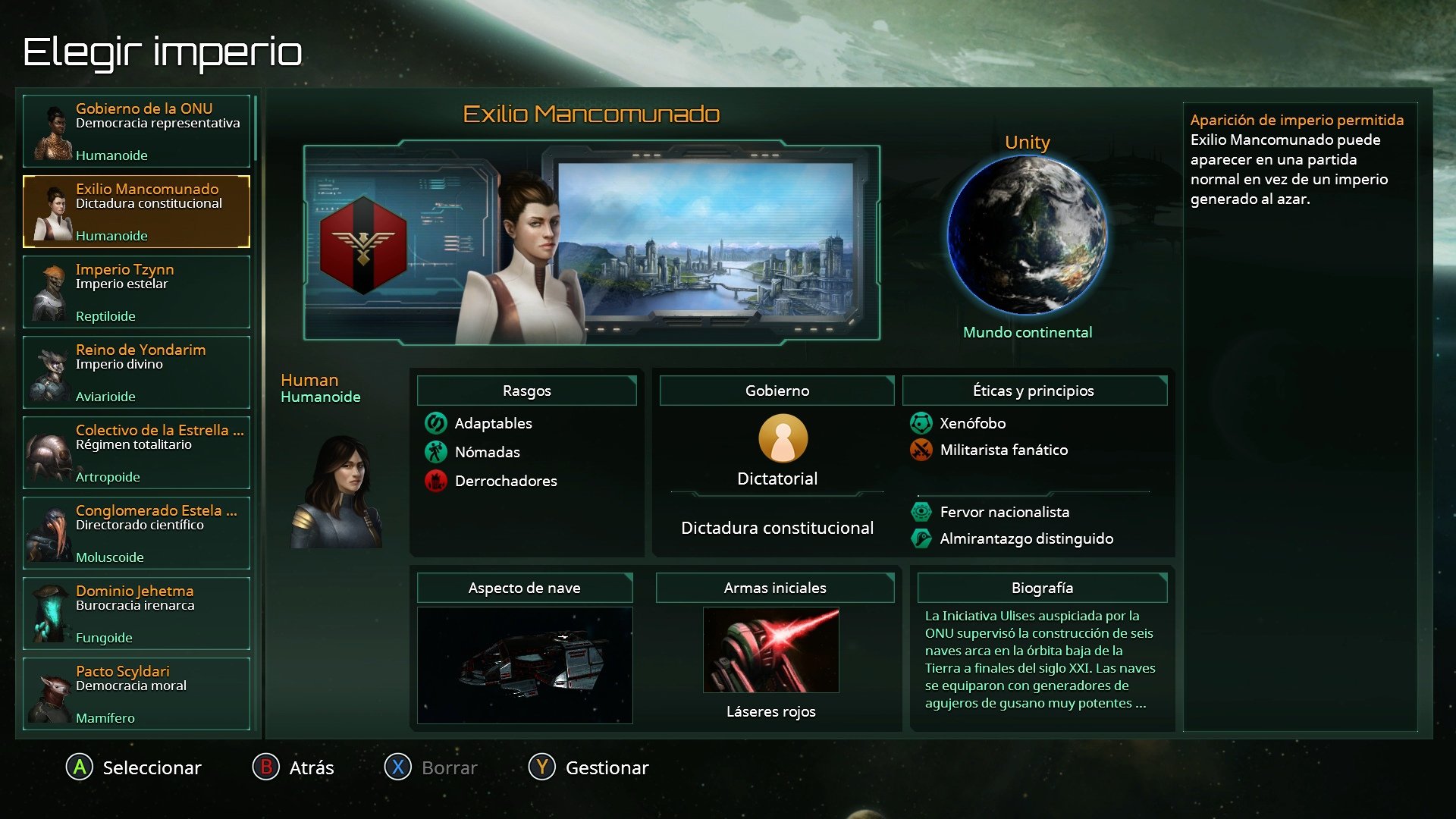Open the Aspecto de nave header
The image size is (1456, 819).
point(524,588)
